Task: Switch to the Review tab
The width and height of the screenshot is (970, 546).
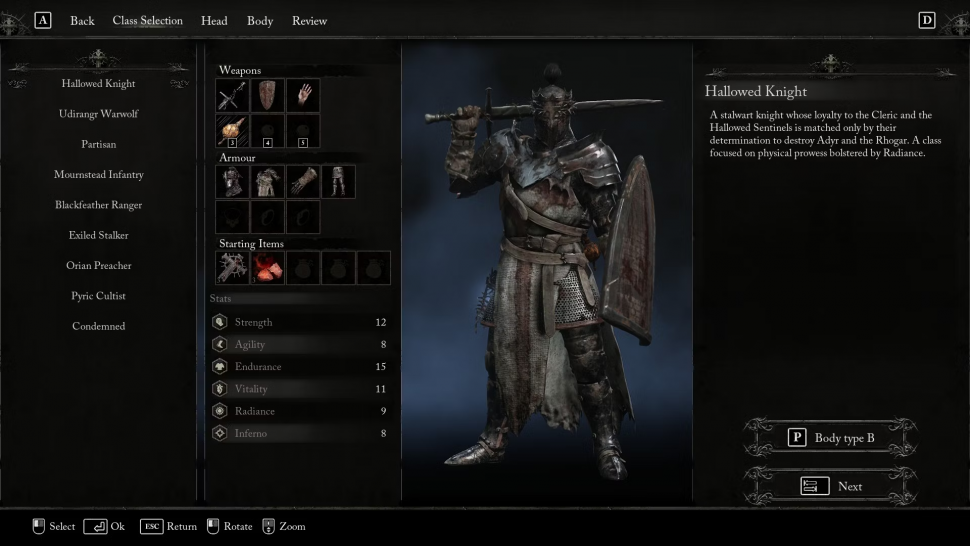Action: pyautogui.click(x=309, y=21)
